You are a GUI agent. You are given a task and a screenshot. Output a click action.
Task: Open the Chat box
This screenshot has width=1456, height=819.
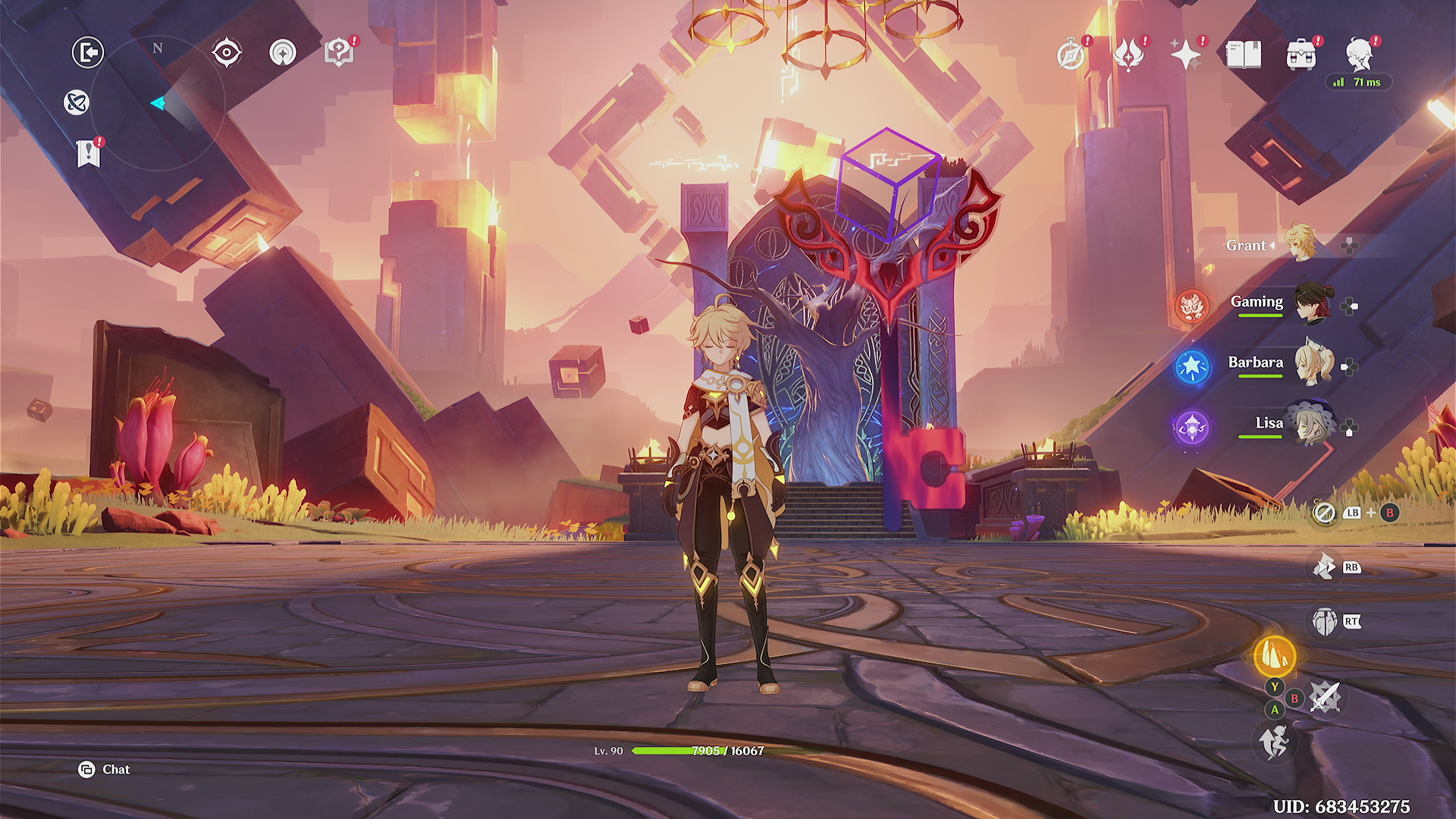point(105,770)
